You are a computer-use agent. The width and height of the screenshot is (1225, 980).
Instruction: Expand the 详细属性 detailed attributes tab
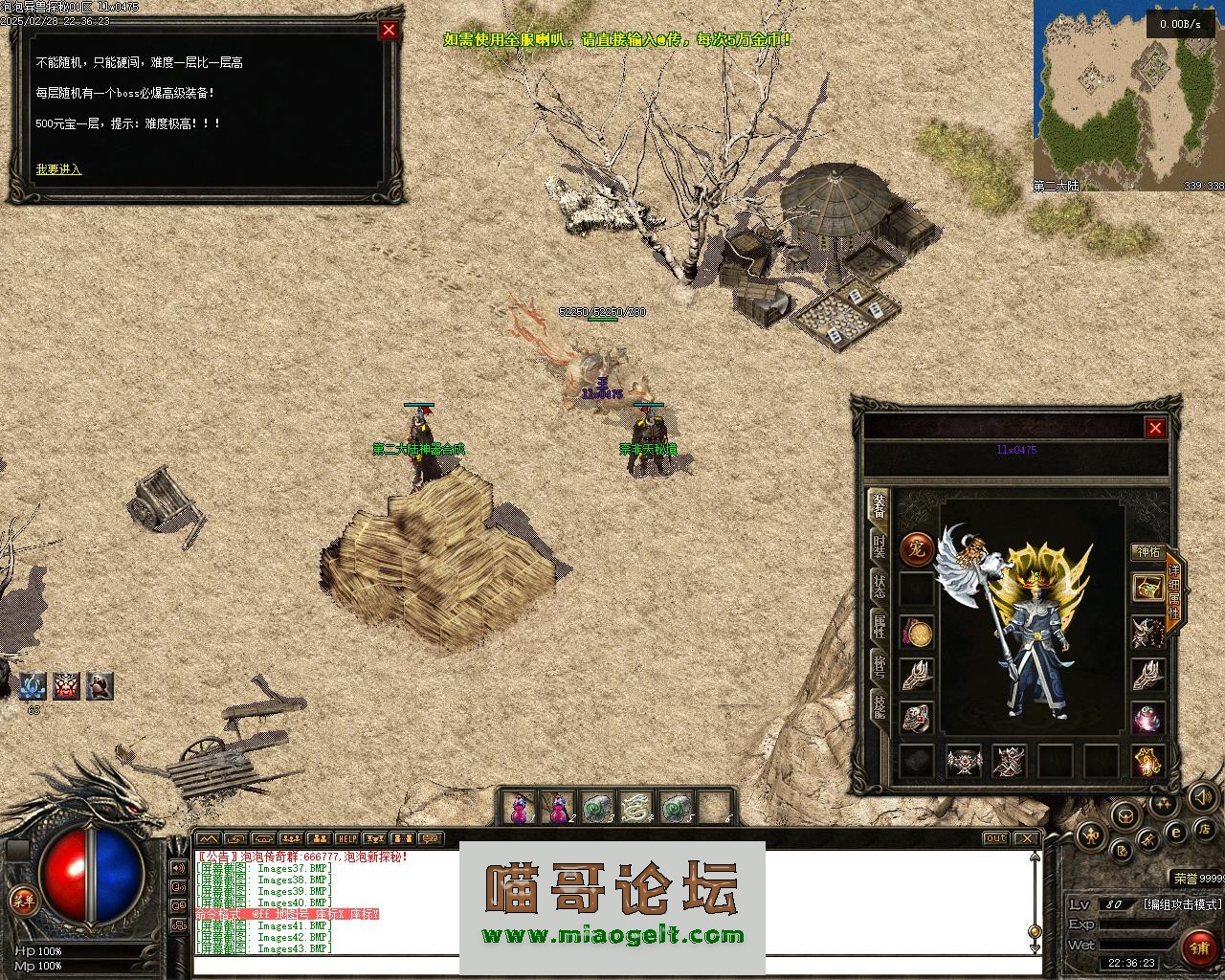point(1174,590)
